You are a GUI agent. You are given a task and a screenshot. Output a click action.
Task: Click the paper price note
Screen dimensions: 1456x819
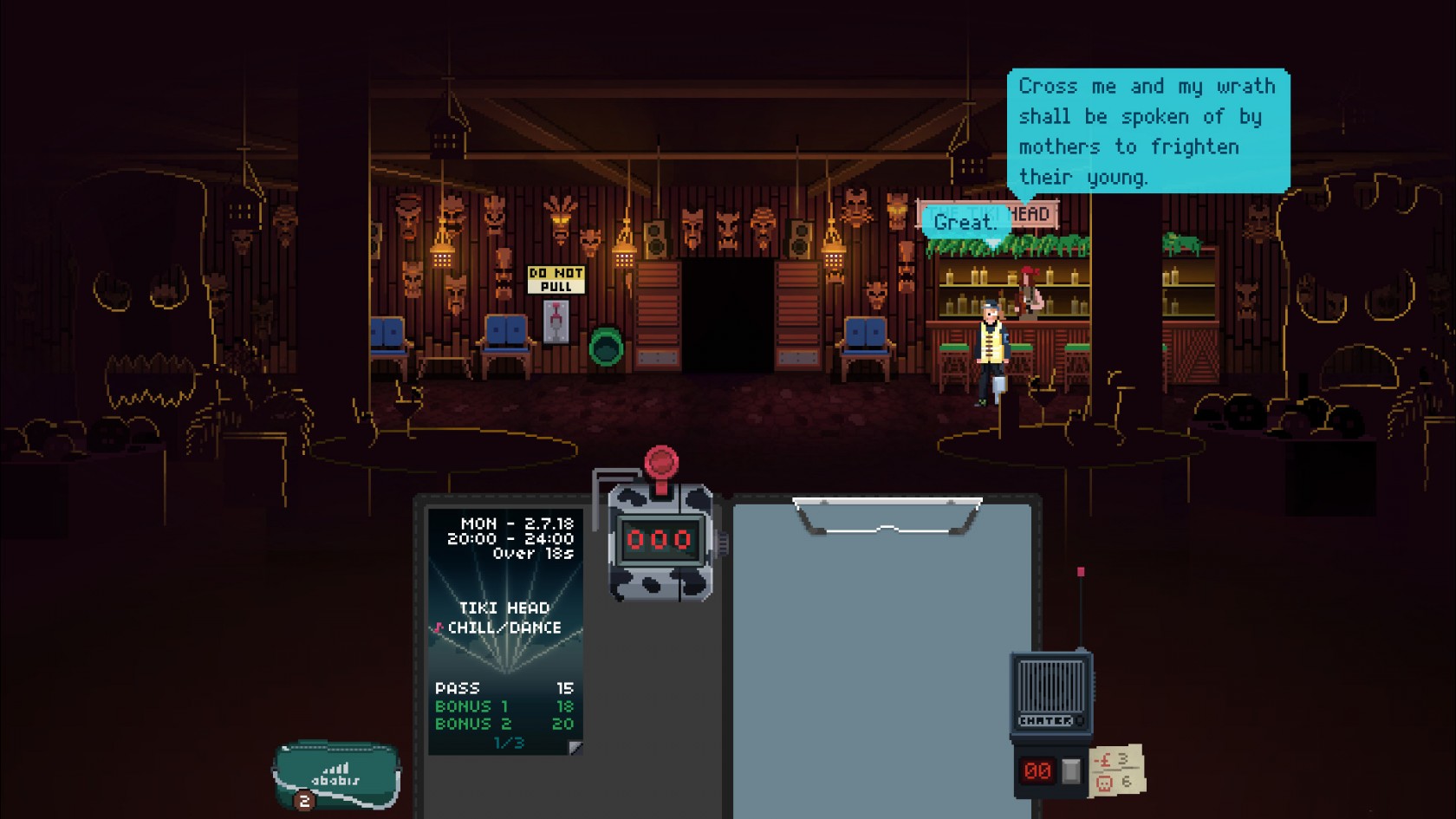pos(1117,770)
